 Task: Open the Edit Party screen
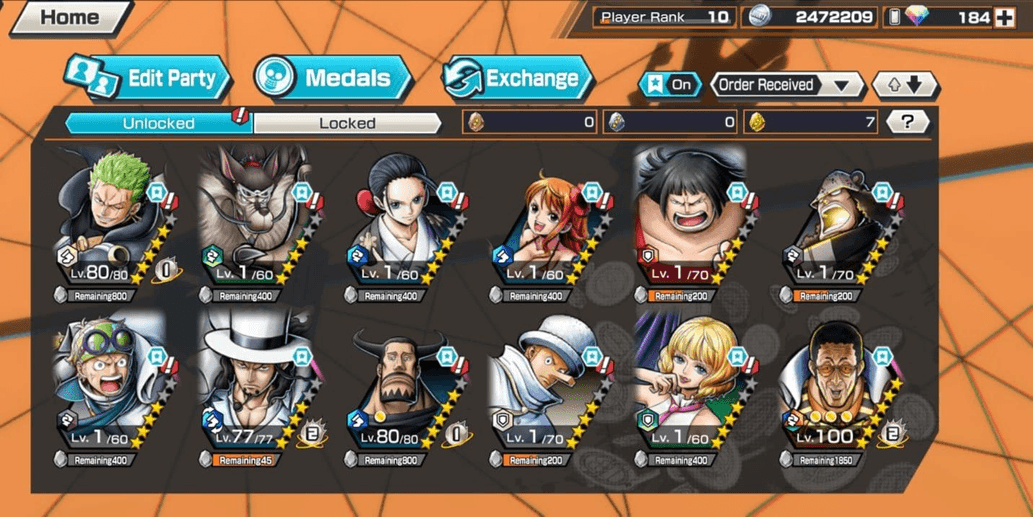[150, 78]
